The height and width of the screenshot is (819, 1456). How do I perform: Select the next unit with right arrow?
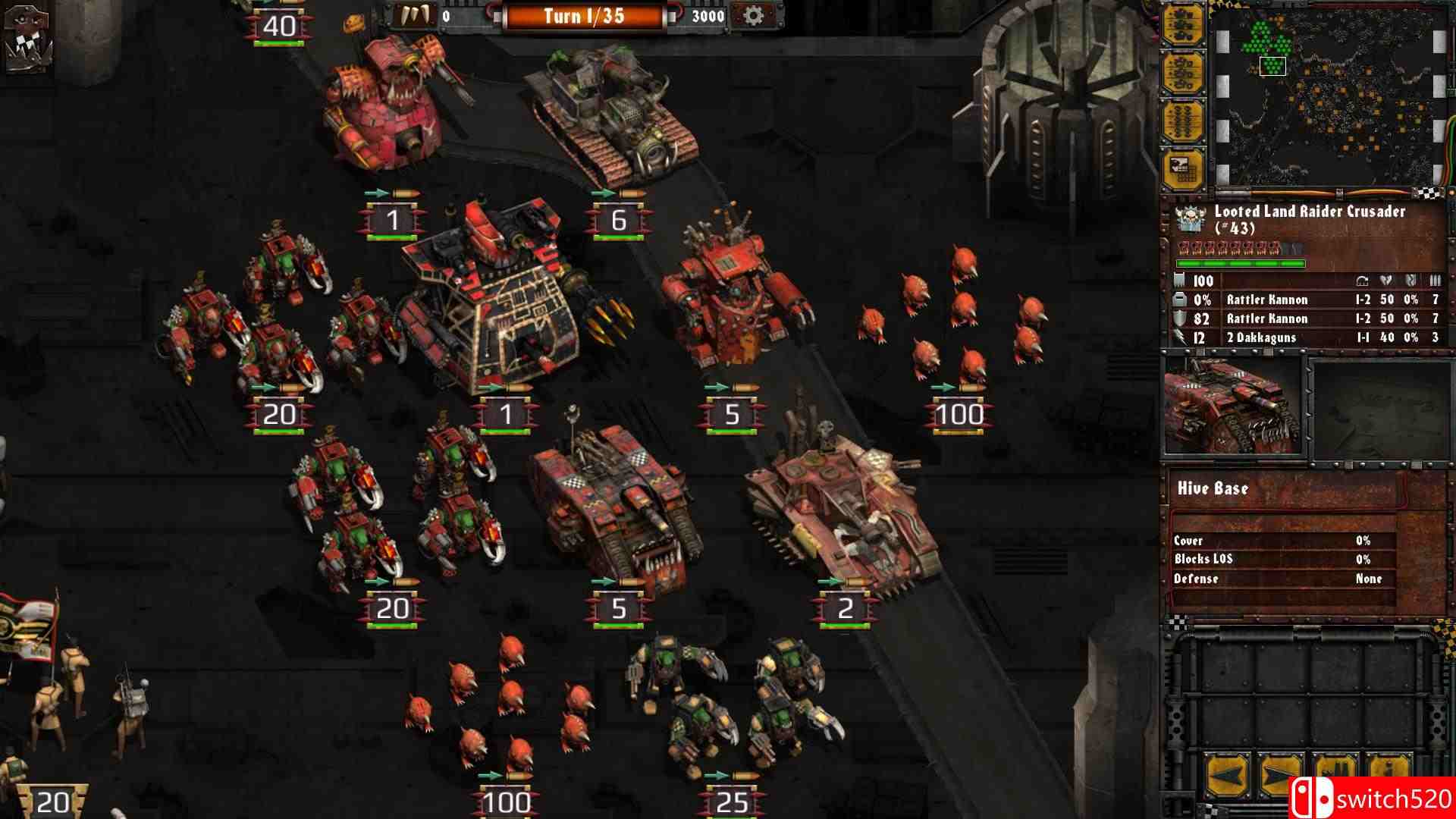[1282, 775]
